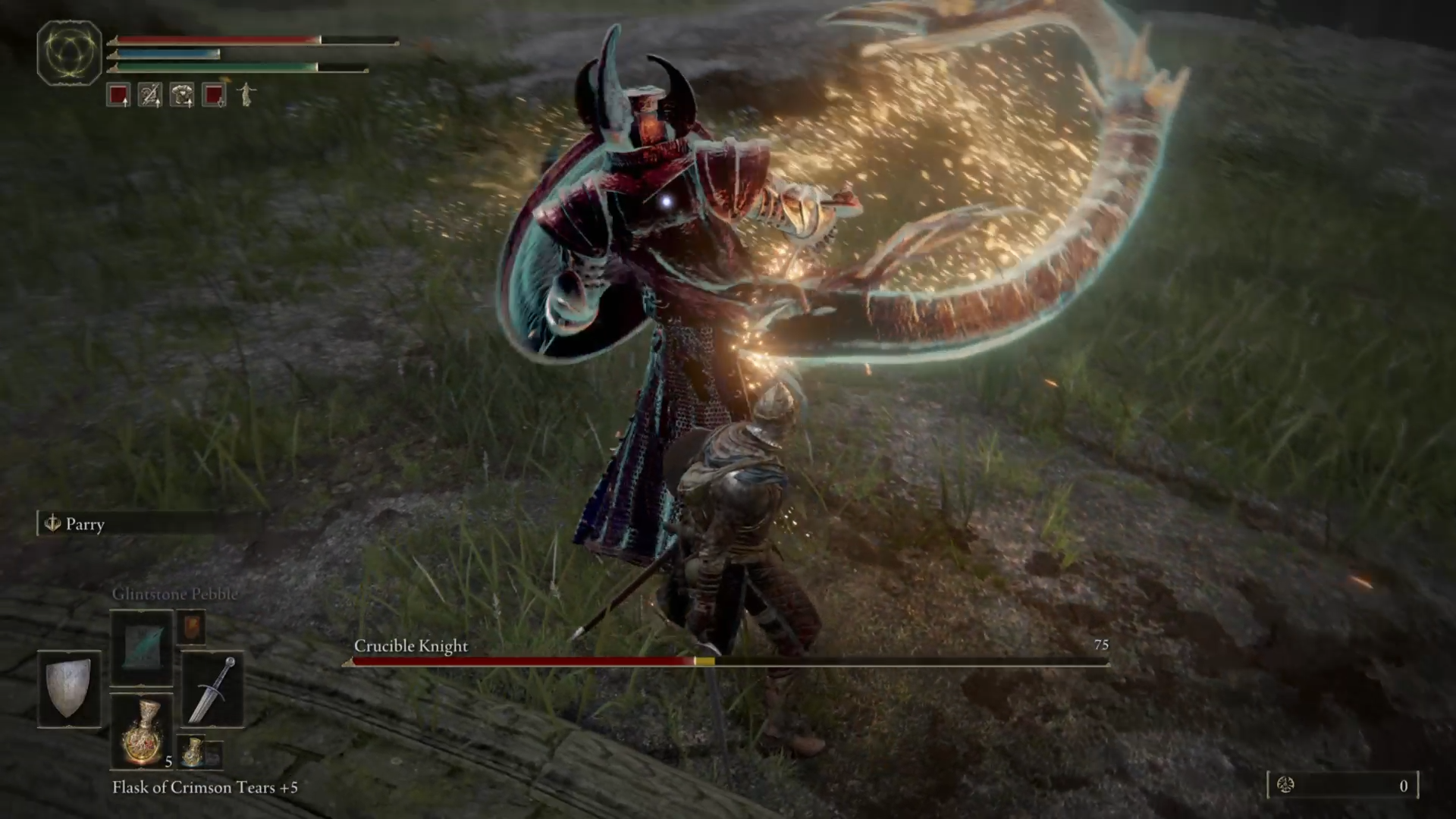Click the sword weapon-buff status icon
The height and width of the screenshot is (819, 1456).
149,95
